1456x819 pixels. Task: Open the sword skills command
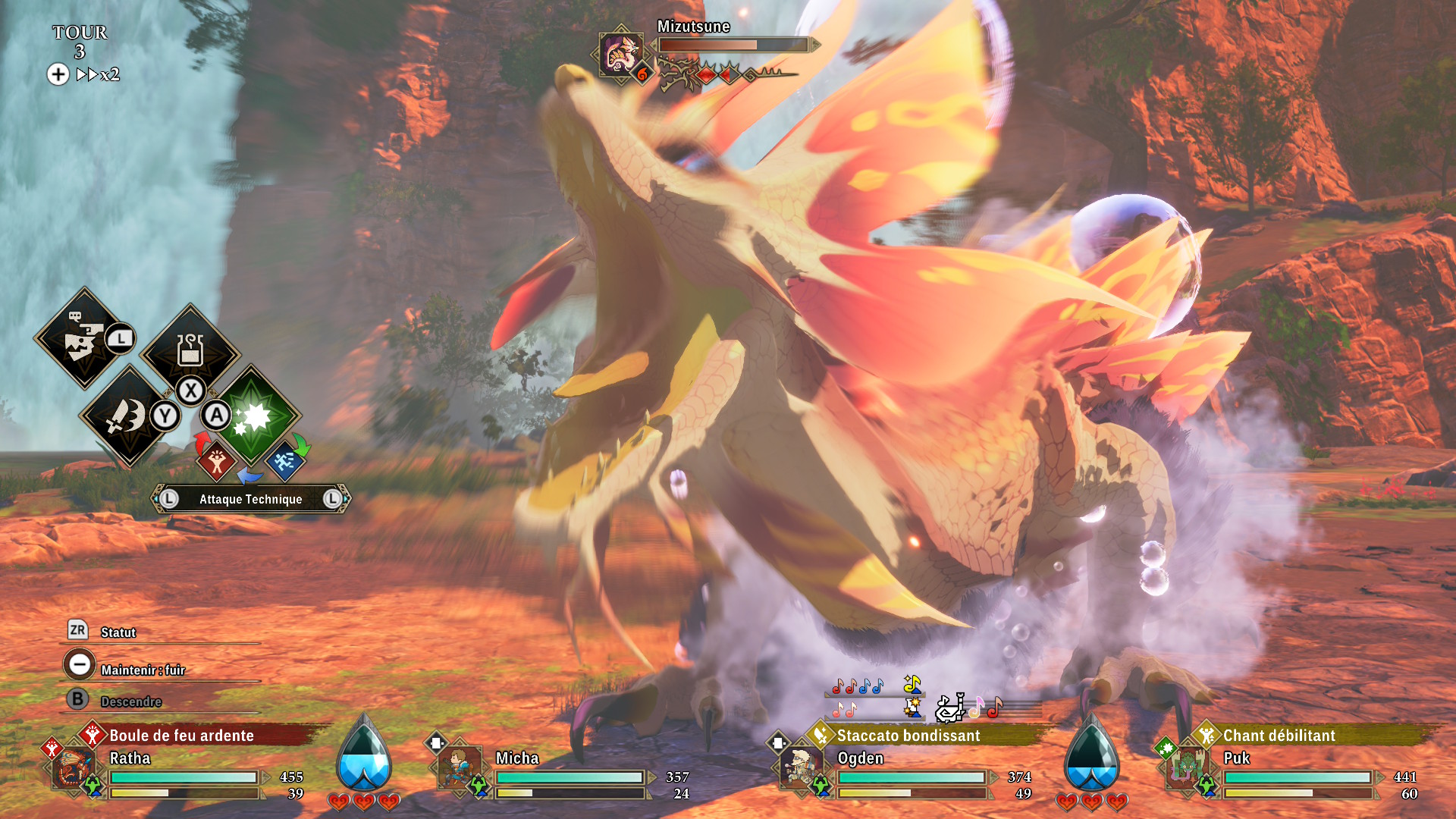126,416
